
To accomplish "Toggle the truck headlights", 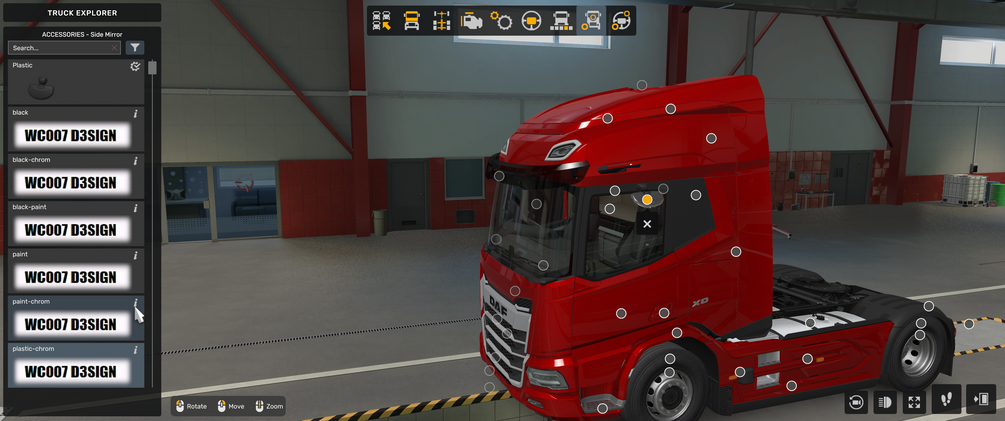I will 884,402.
